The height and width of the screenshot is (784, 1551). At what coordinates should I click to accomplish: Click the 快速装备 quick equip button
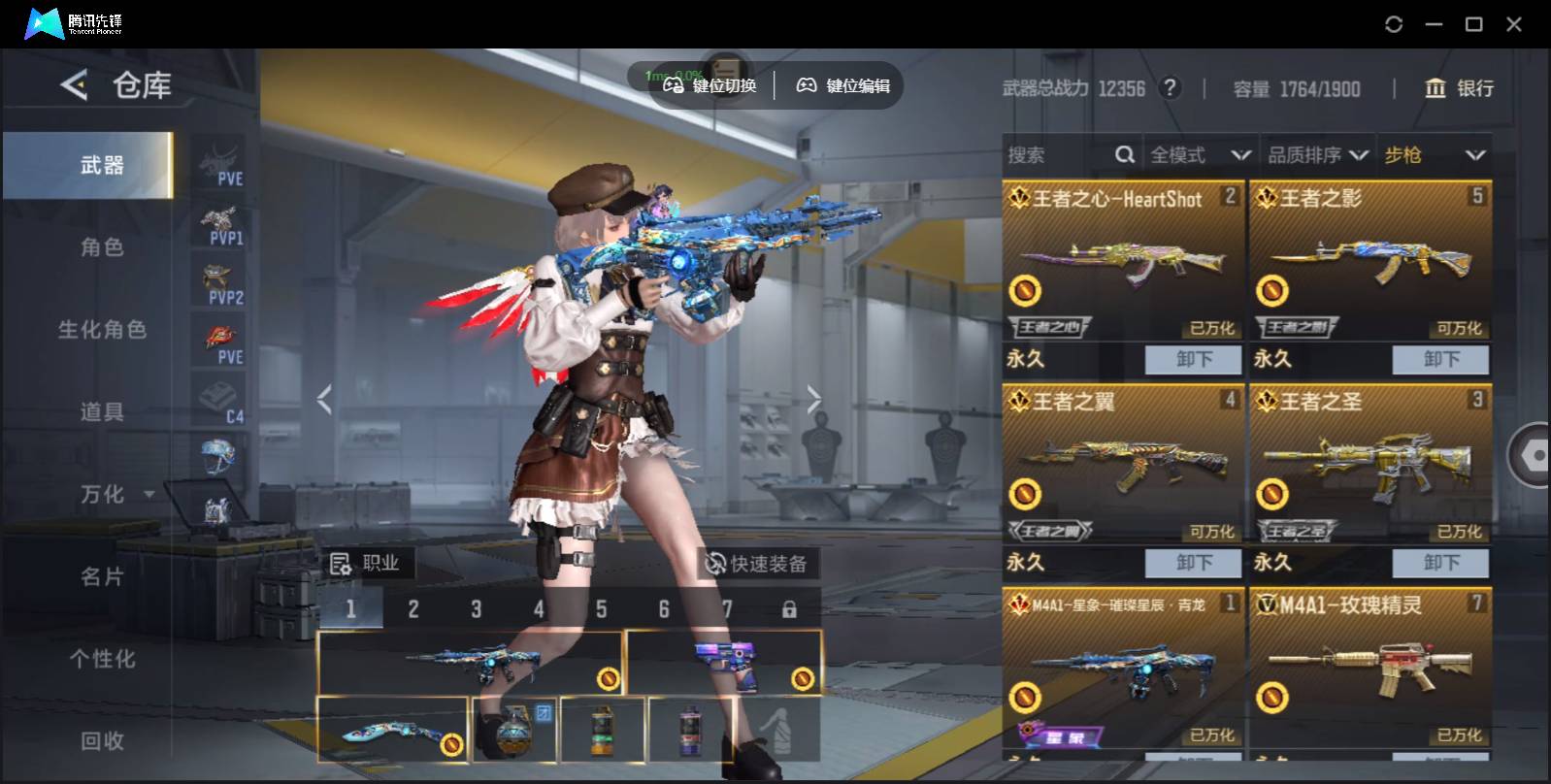click(757, 564)
